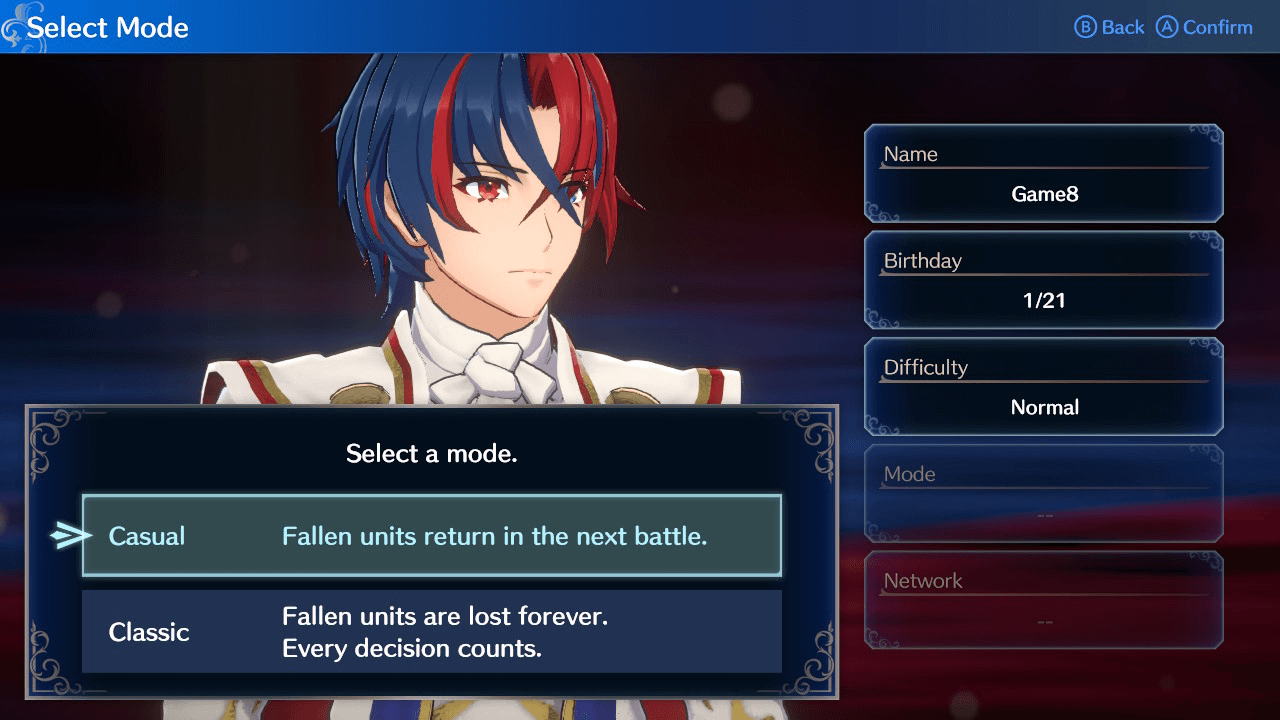Choose Normal under Difficulty
The image size is (1280, 720).
1044,407
